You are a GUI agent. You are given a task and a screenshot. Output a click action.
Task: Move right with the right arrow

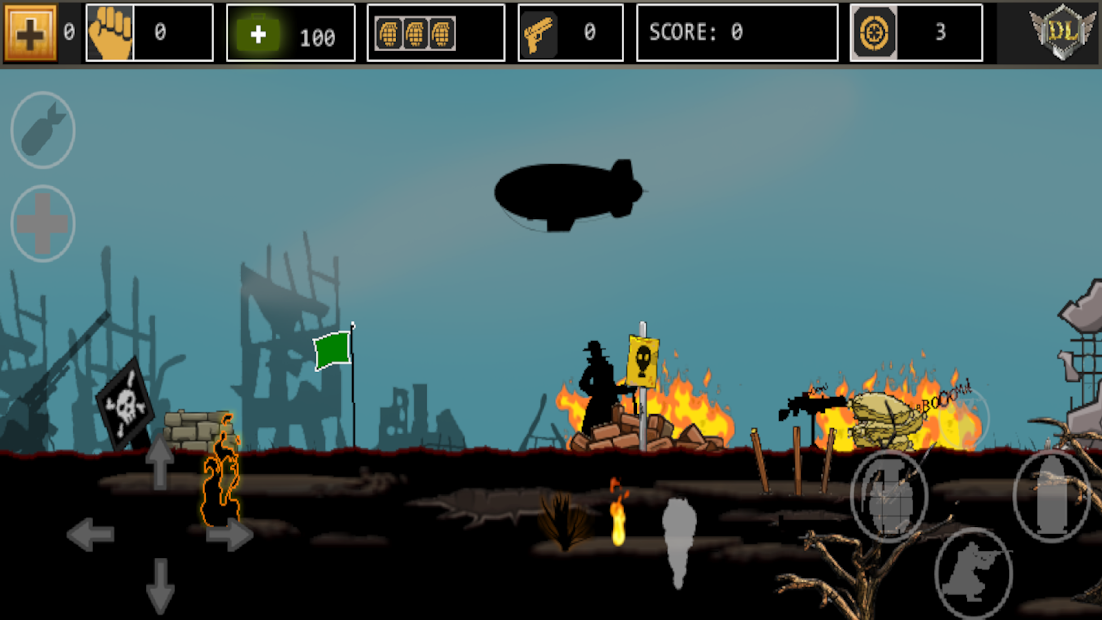pos(230,535)
